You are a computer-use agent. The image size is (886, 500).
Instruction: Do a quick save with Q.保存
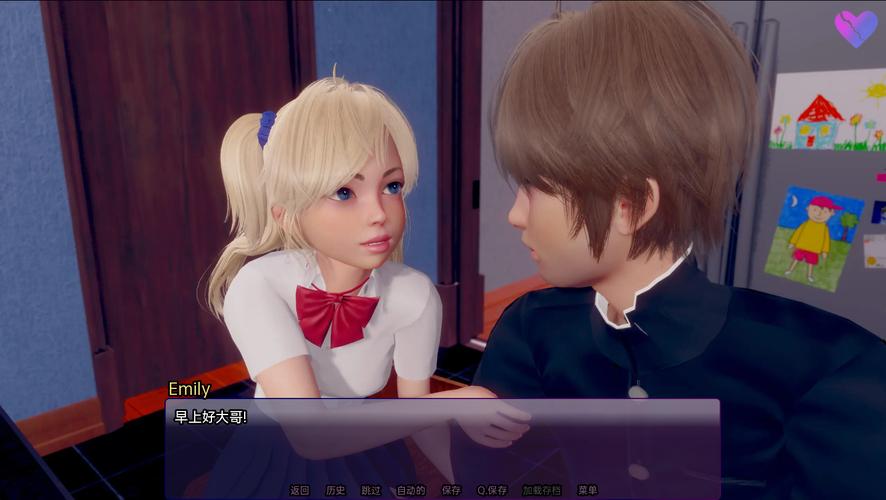492,490
